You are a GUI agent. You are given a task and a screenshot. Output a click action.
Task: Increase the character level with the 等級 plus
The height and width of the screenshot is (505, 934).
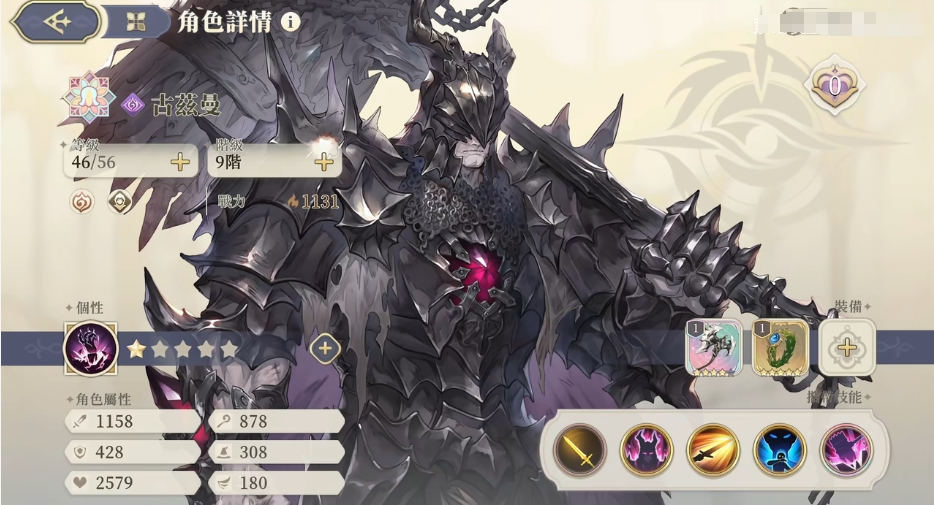pos(181,161)
